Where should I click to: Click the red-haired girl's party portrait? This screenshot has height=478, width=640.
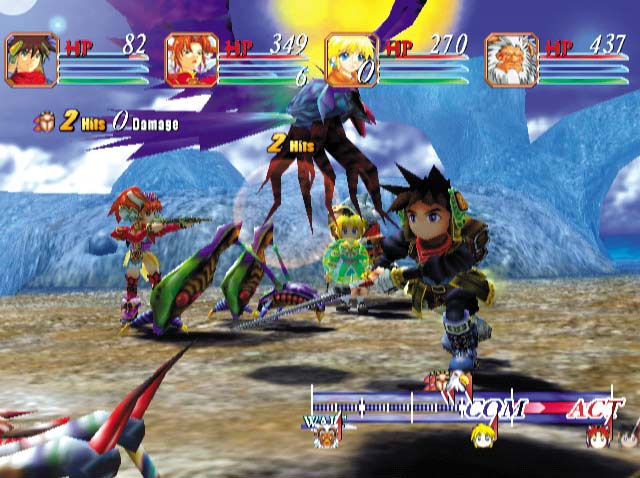pos(191,60)
